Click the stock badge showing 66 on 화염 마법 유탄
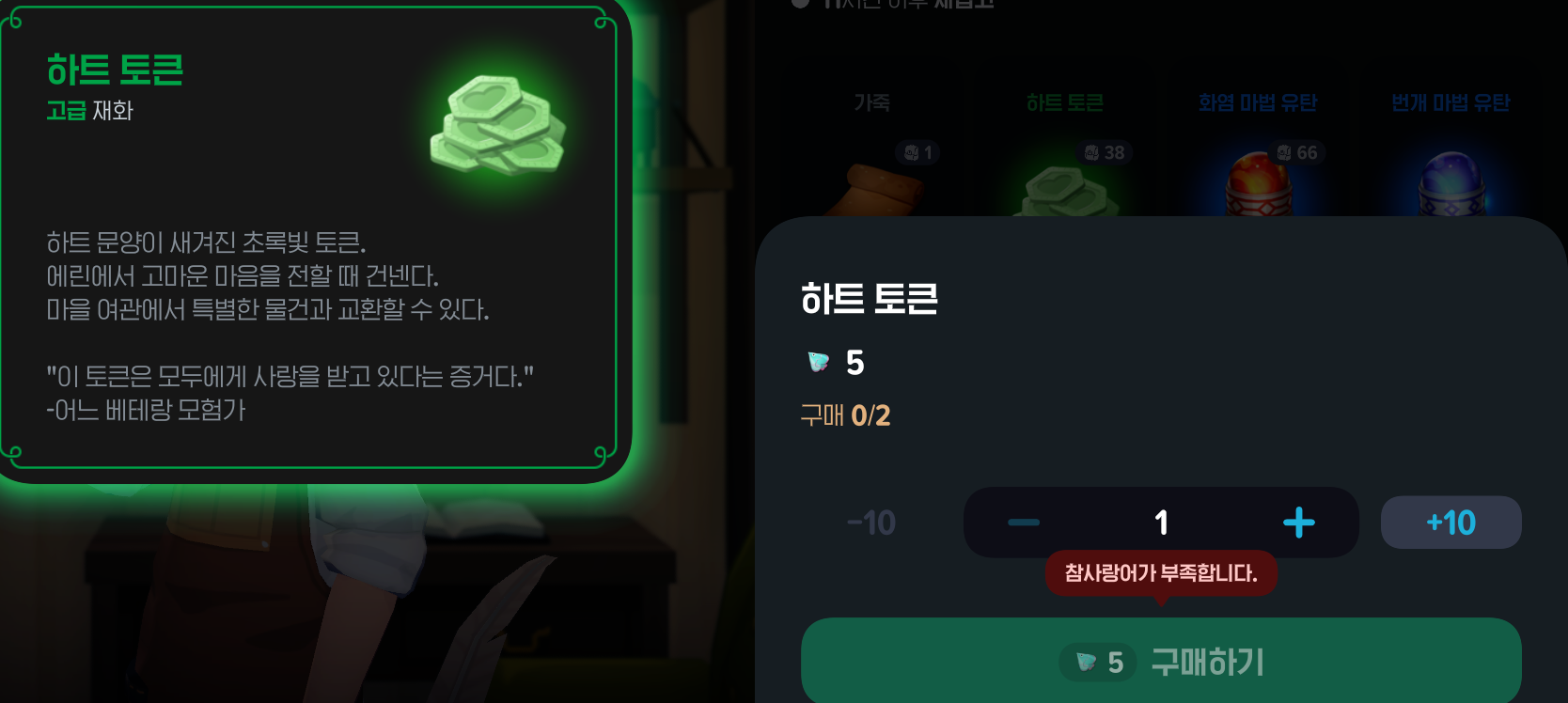Screen dimensions: 1568x703 [x=1296, y=152]
